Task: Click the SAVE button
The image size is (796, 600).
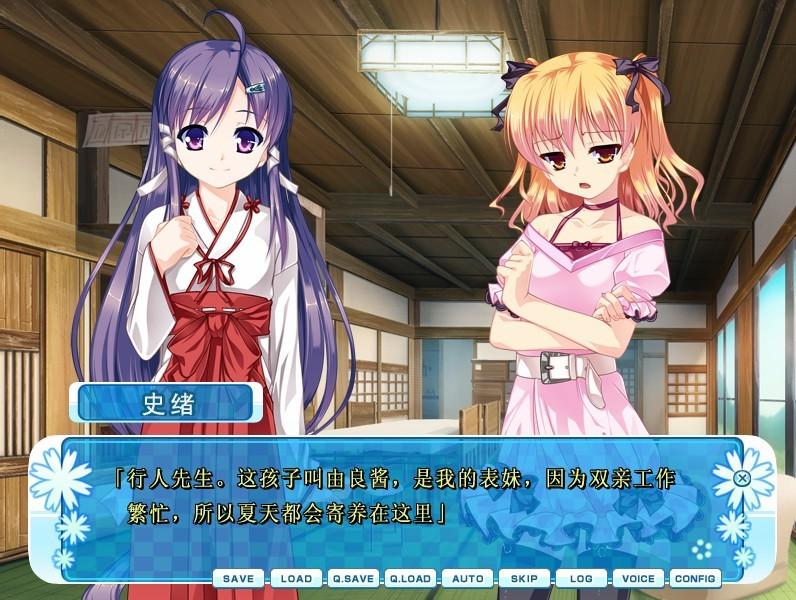Action: click(x=238, y=579)
